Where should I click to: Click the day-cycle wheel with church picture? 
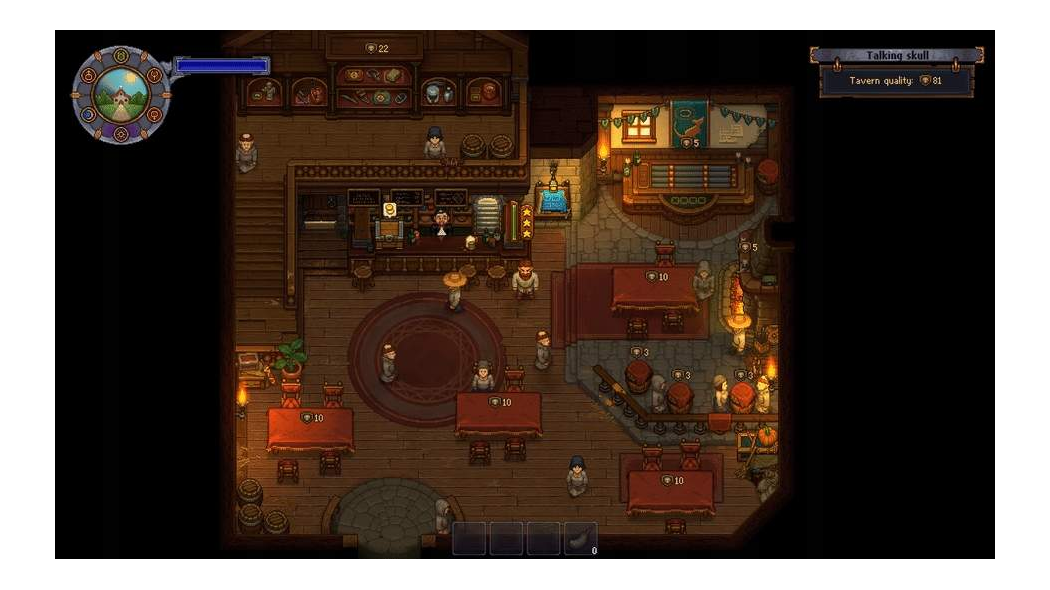pos(120,94)
